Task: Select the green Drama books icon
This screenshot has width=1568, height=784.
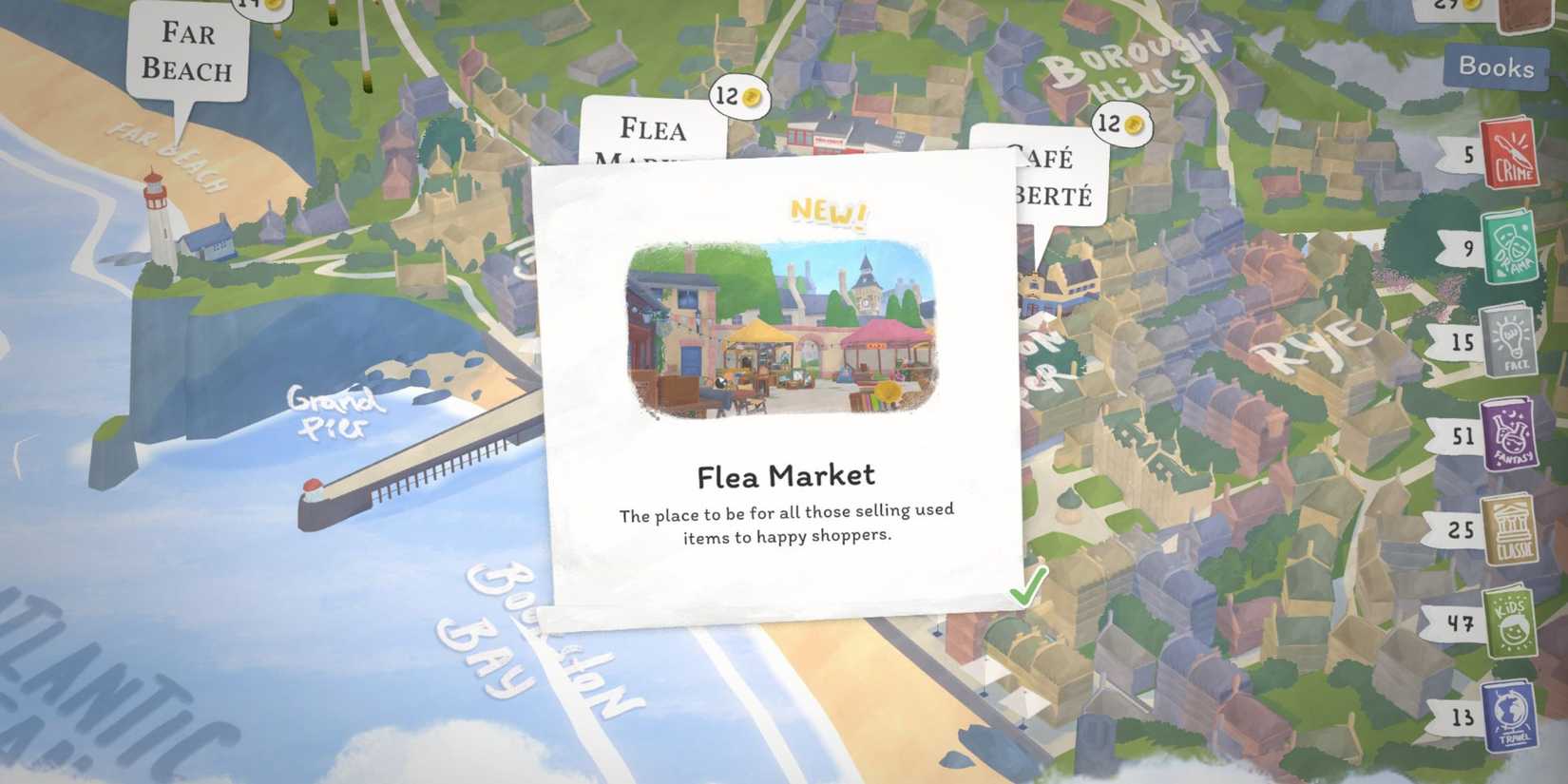Action: tap(1510, 245)
